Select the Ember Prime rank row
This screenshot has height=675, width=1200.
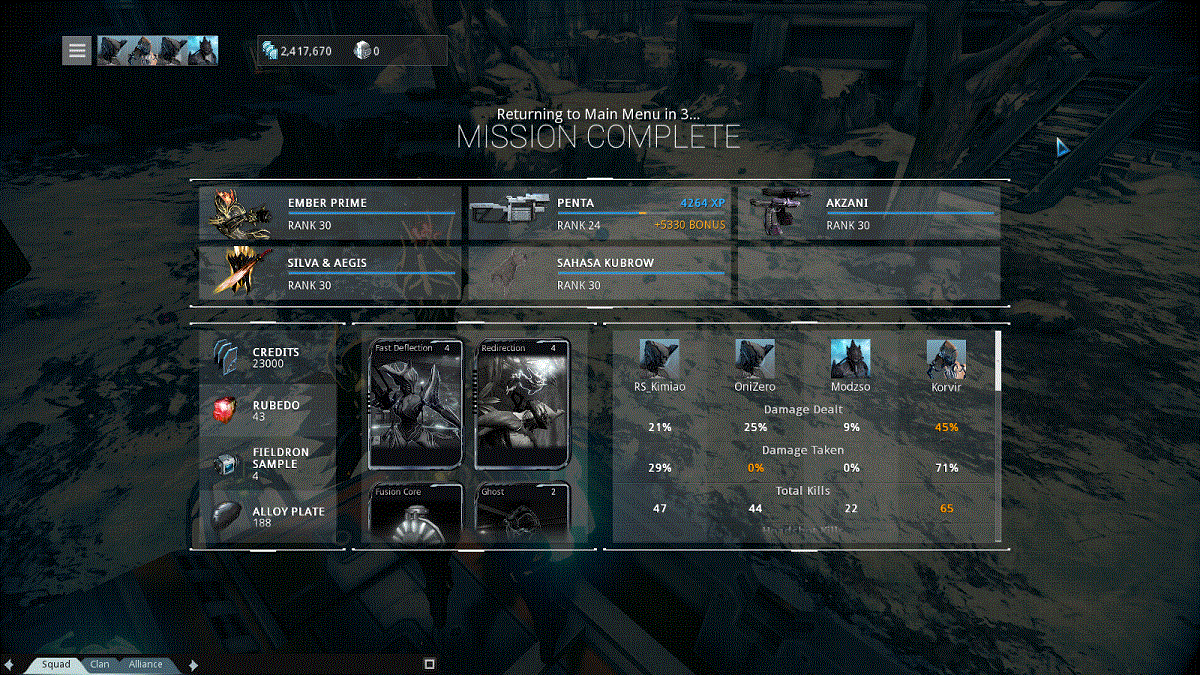331,214
